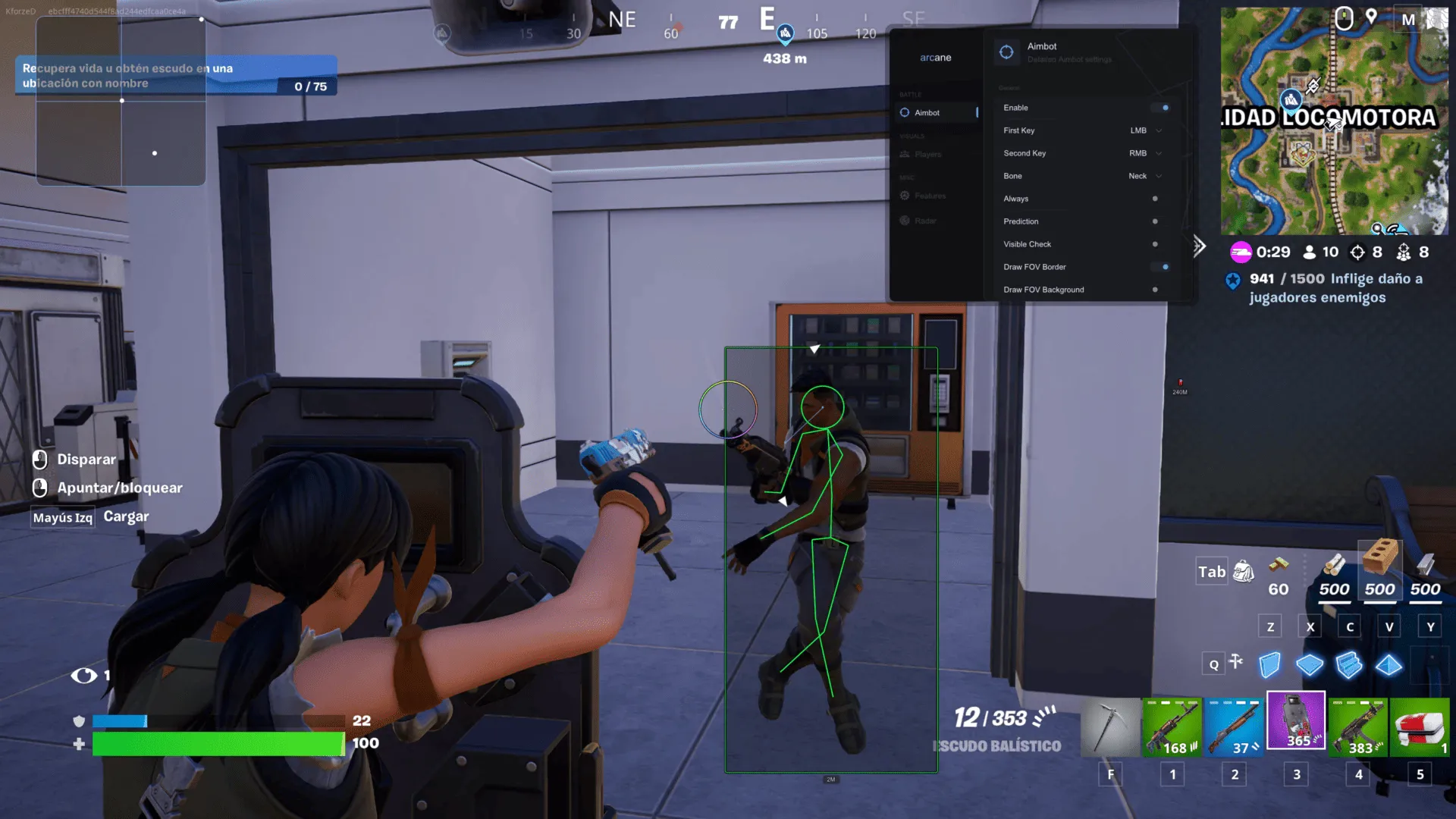Image resolution: width=1456 pixels, height=819 pixels.
Task: Open the Players section in arcane overlay
Action: tap(927, 154)
